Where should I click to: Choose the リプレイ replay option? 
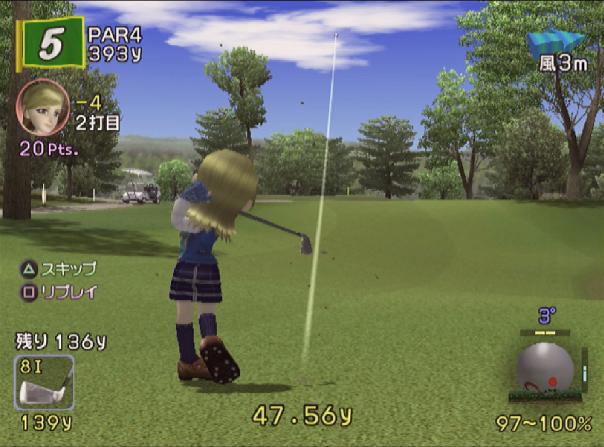point(60,292)
